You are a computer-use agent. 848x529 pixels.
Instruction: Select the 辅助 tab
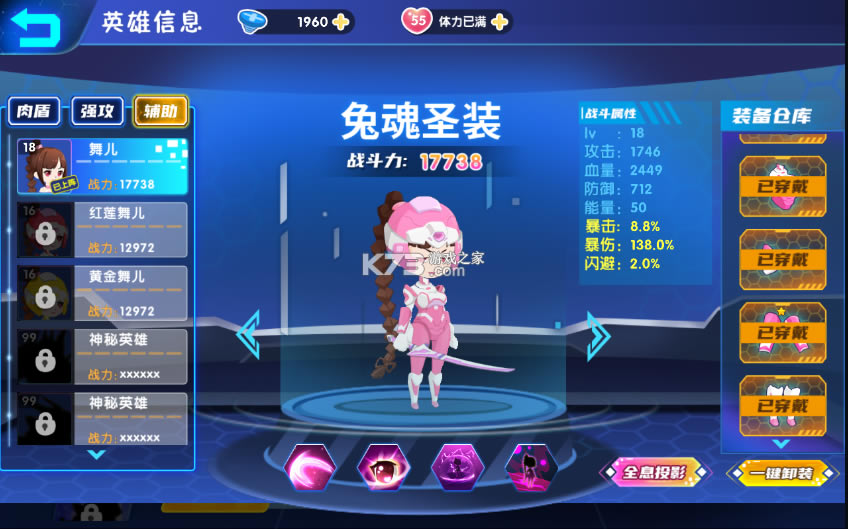point(160,112)
